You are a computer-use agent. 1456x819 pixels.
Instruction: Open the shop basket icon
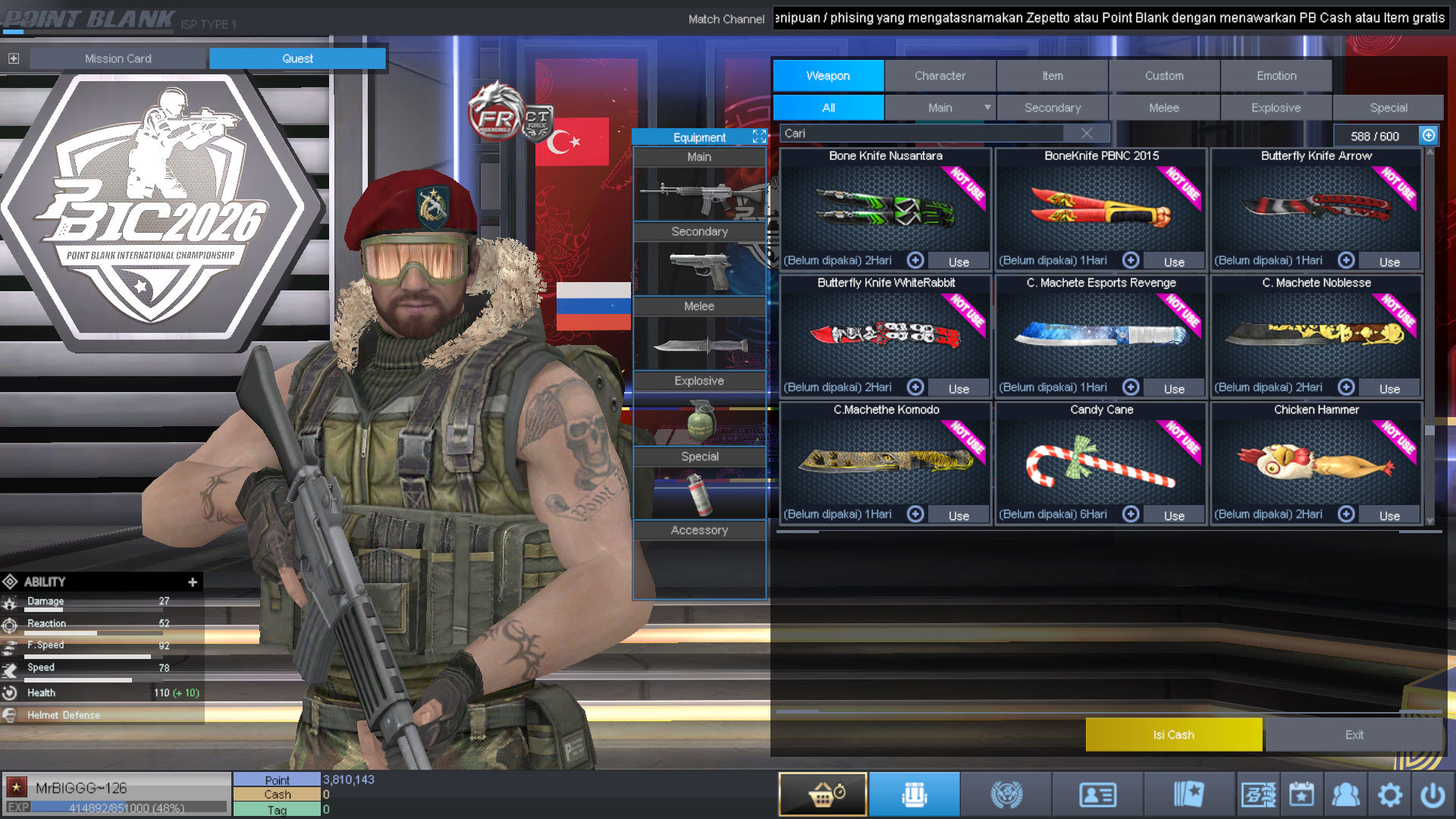[823, 795]
